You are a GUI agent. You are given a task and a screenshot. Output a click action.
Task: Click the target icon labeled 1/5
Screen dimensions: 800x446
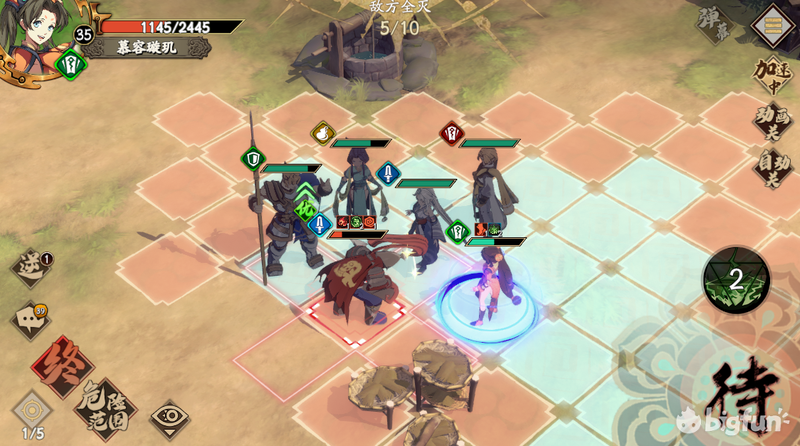(32, 410)
